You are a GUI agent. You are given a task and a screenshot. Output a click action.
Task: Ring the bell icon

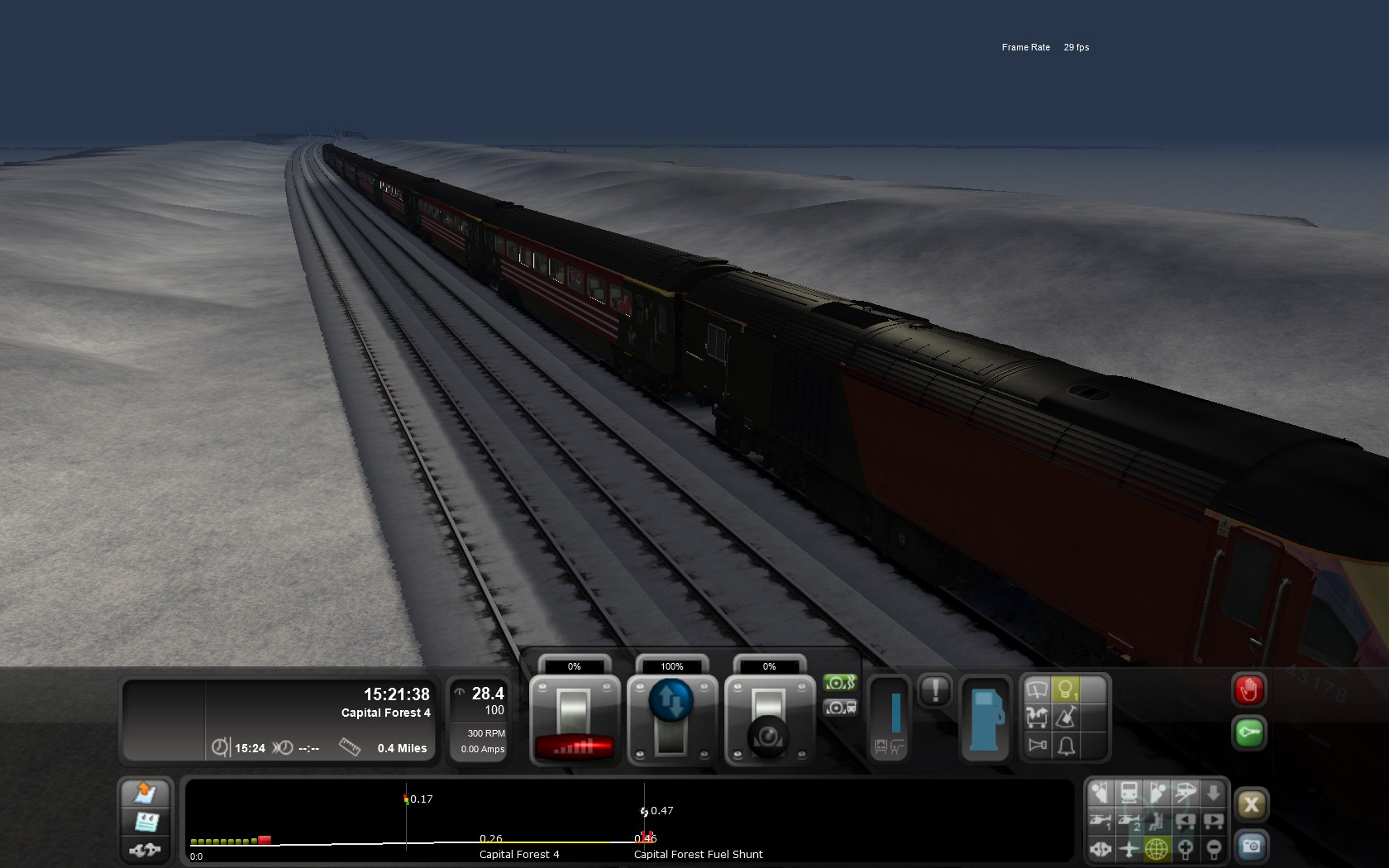[1066, 746]
